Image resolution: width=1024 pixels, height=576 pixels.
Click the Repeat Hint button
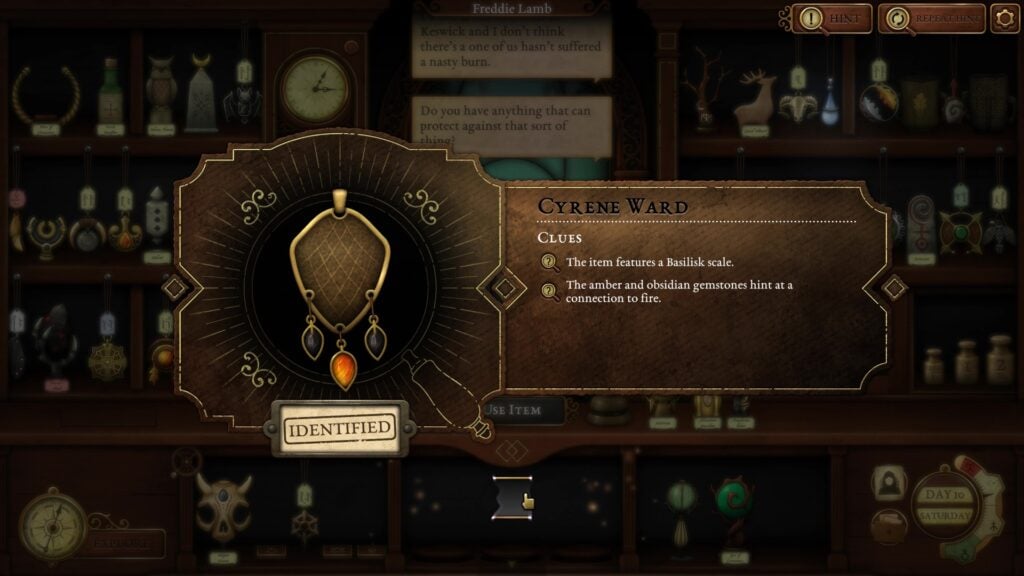tap(932, 18)
